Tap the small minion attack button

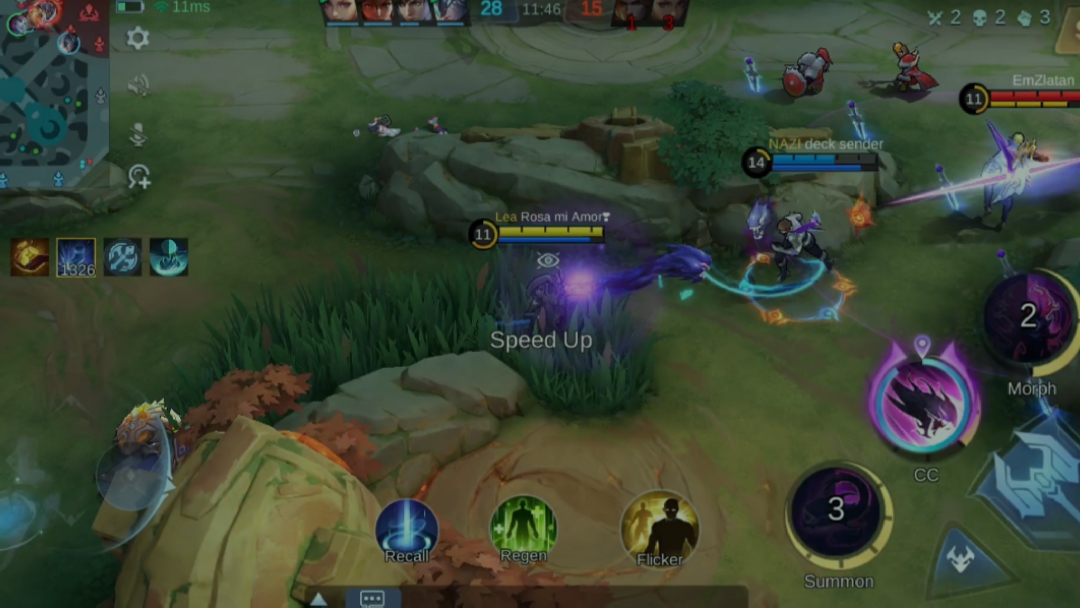pos(965,563)
